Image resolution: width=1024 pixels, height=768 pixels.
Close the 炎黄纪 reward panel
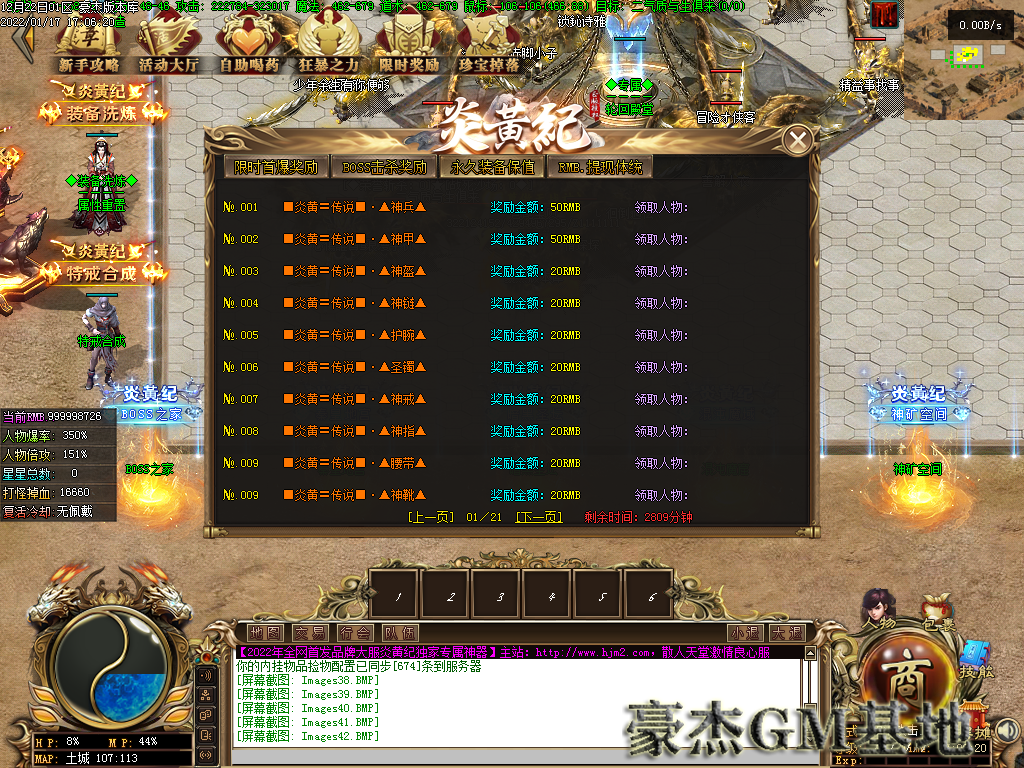pos(797,141)
